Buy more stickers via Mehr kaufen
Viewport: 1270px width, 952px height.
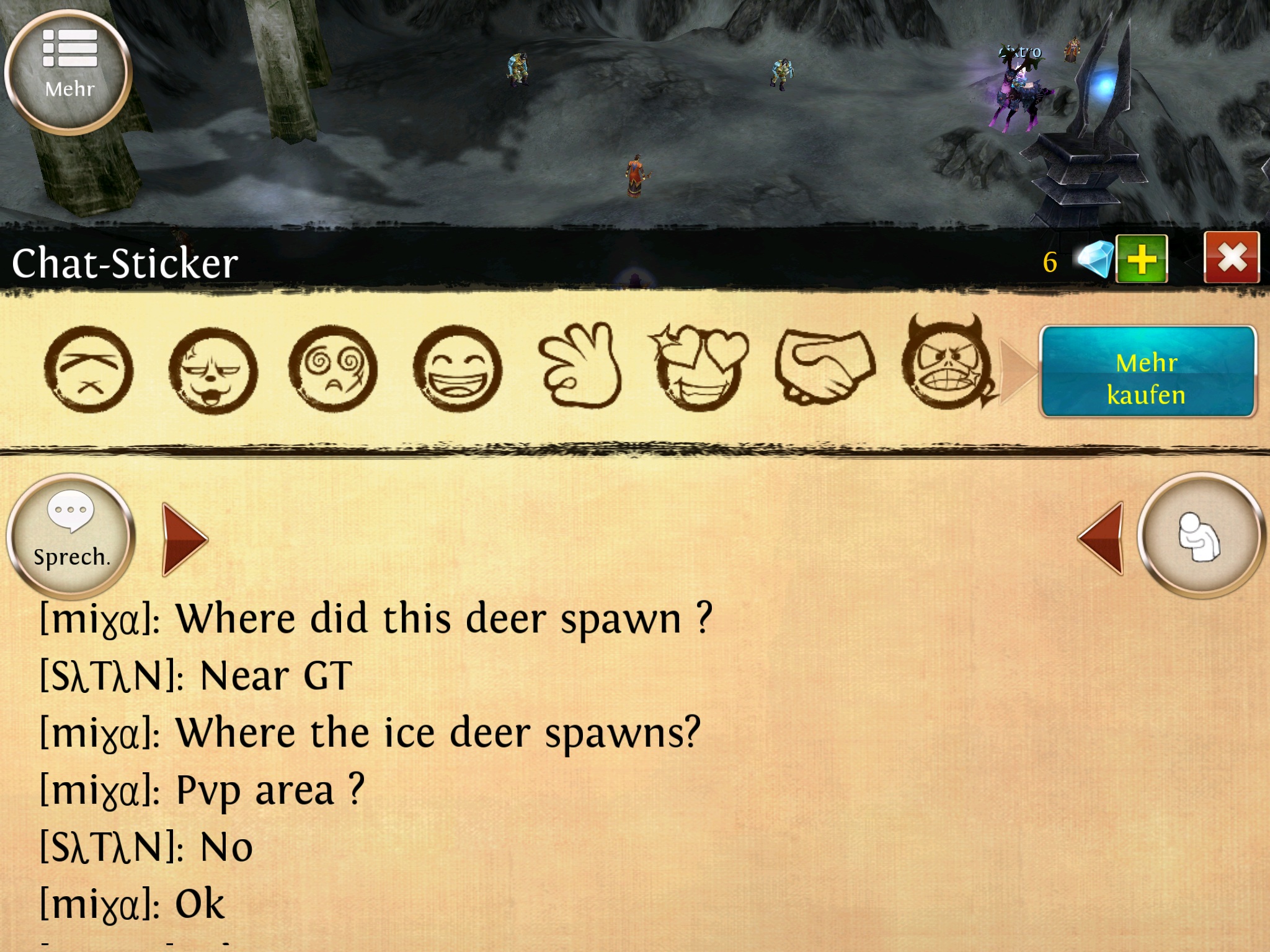[x=1147, y=372]
